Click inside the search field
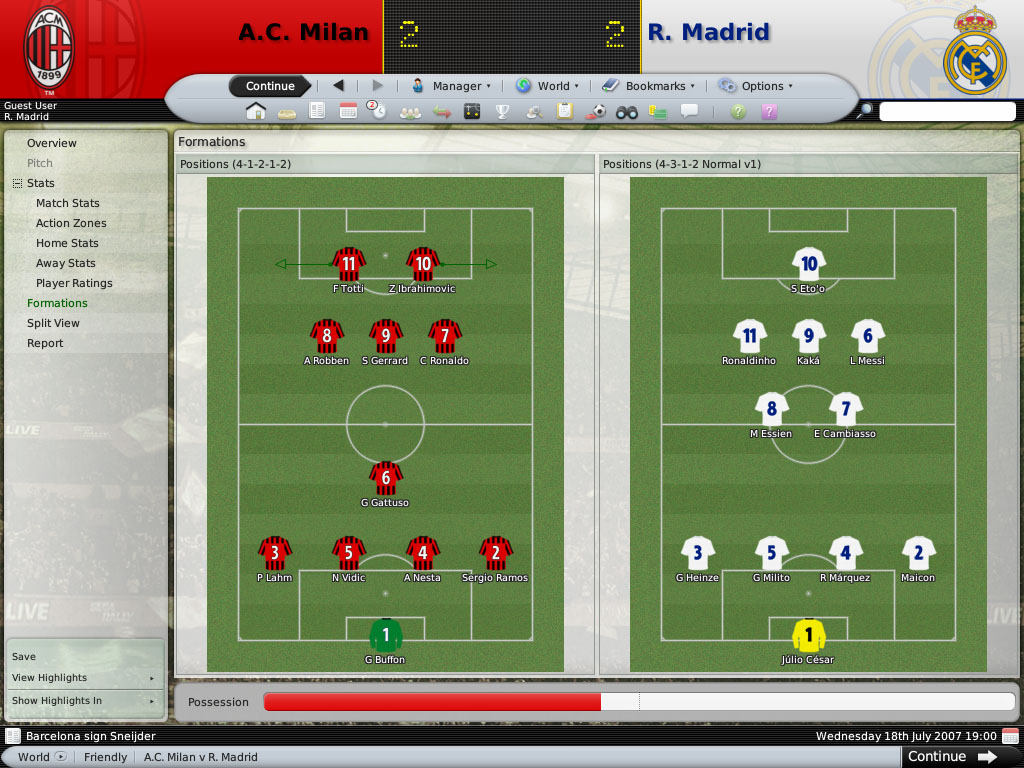Viewport: 1024px width, 768px height. 946,111
